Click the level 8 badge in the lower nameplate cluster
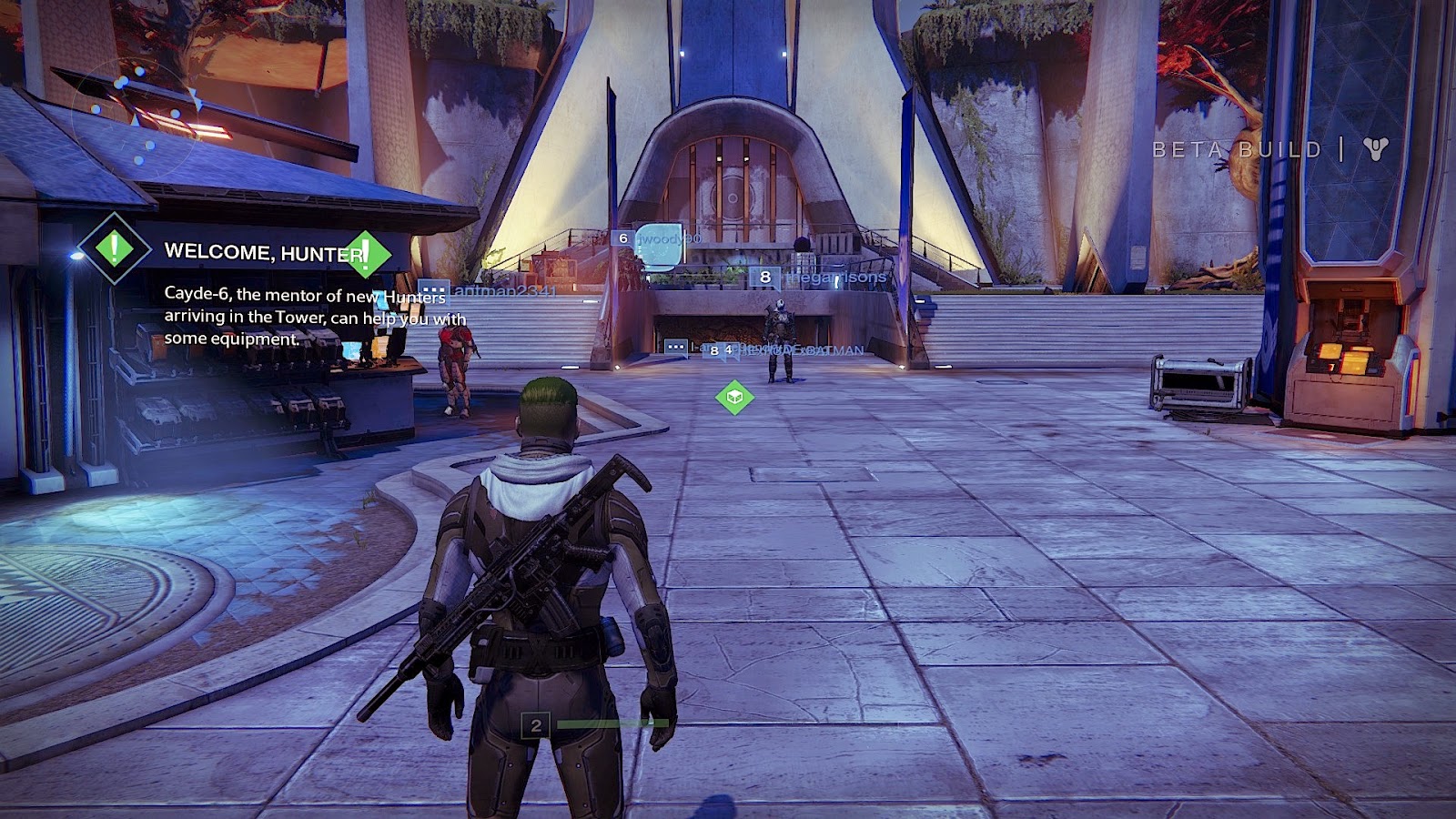Image resolution: width=1456 pixels, height=819 pixels. (x=713, y=352)
